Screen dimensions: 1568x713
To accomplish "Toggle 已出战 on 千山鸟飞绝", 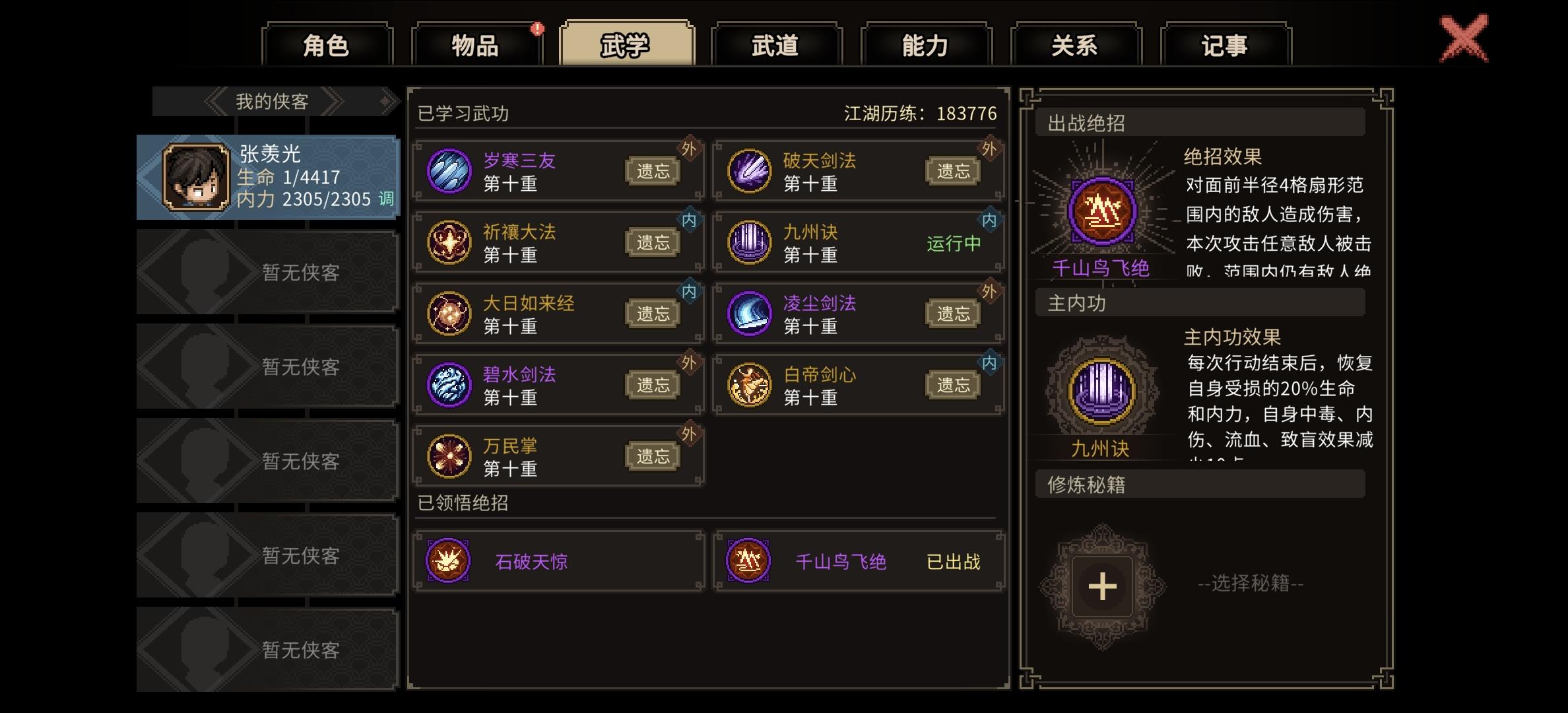I will click(952, 561).
